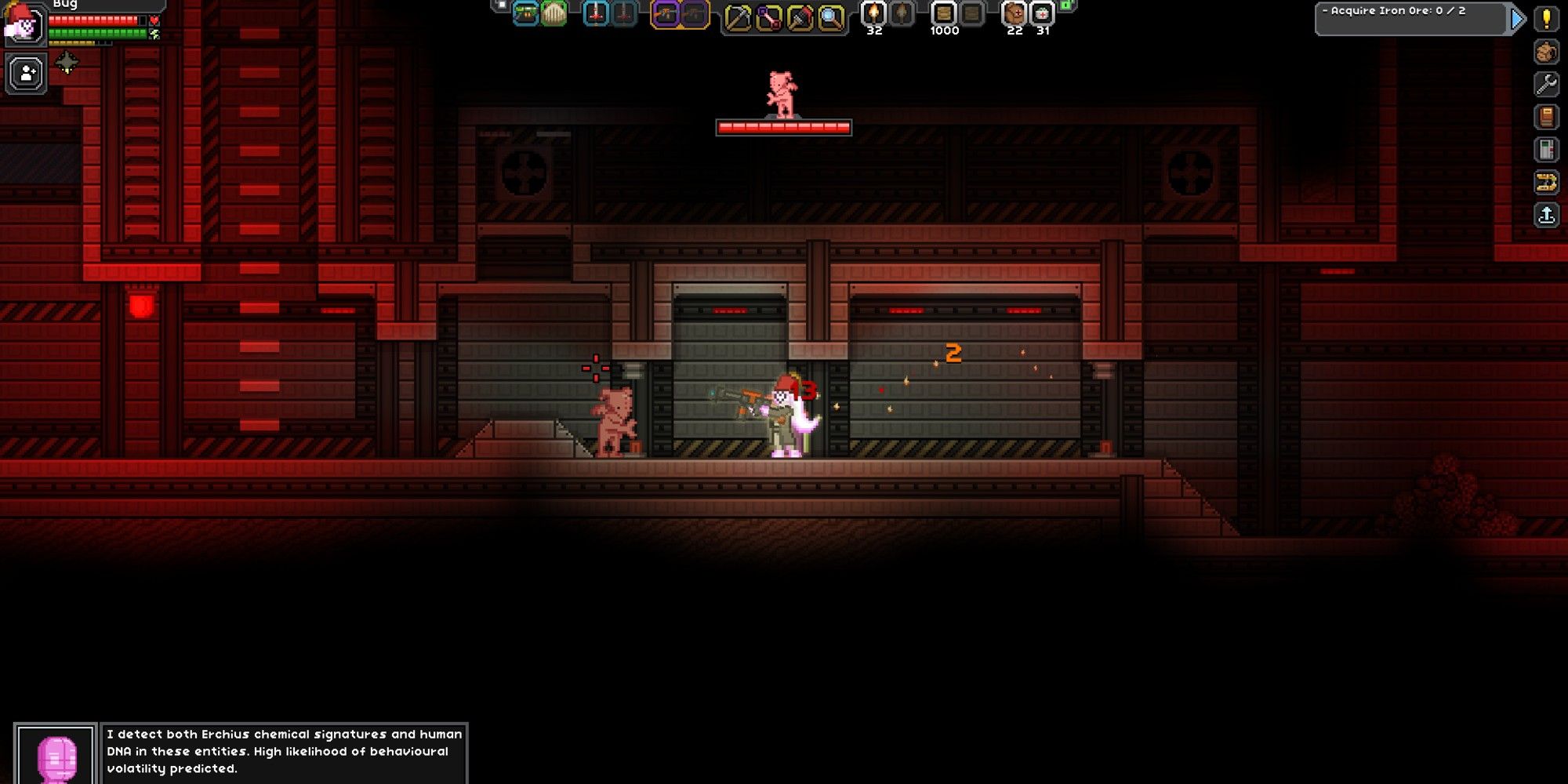Open the quest log exclamation icon
Viewport: 1568px width, 784px height.
(x=1545, y=20)
